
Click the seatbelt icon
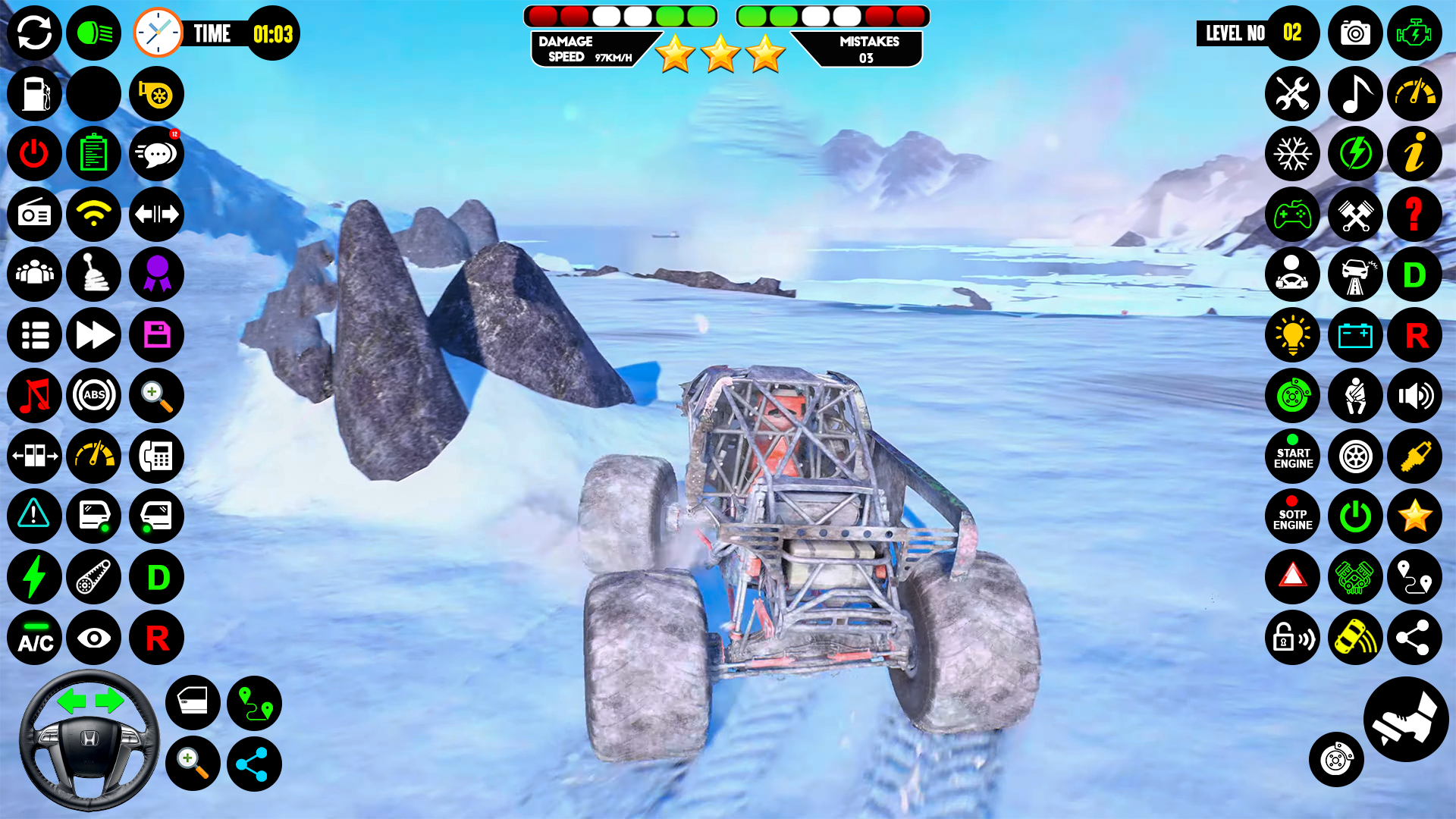click(x=1354, y=396)
